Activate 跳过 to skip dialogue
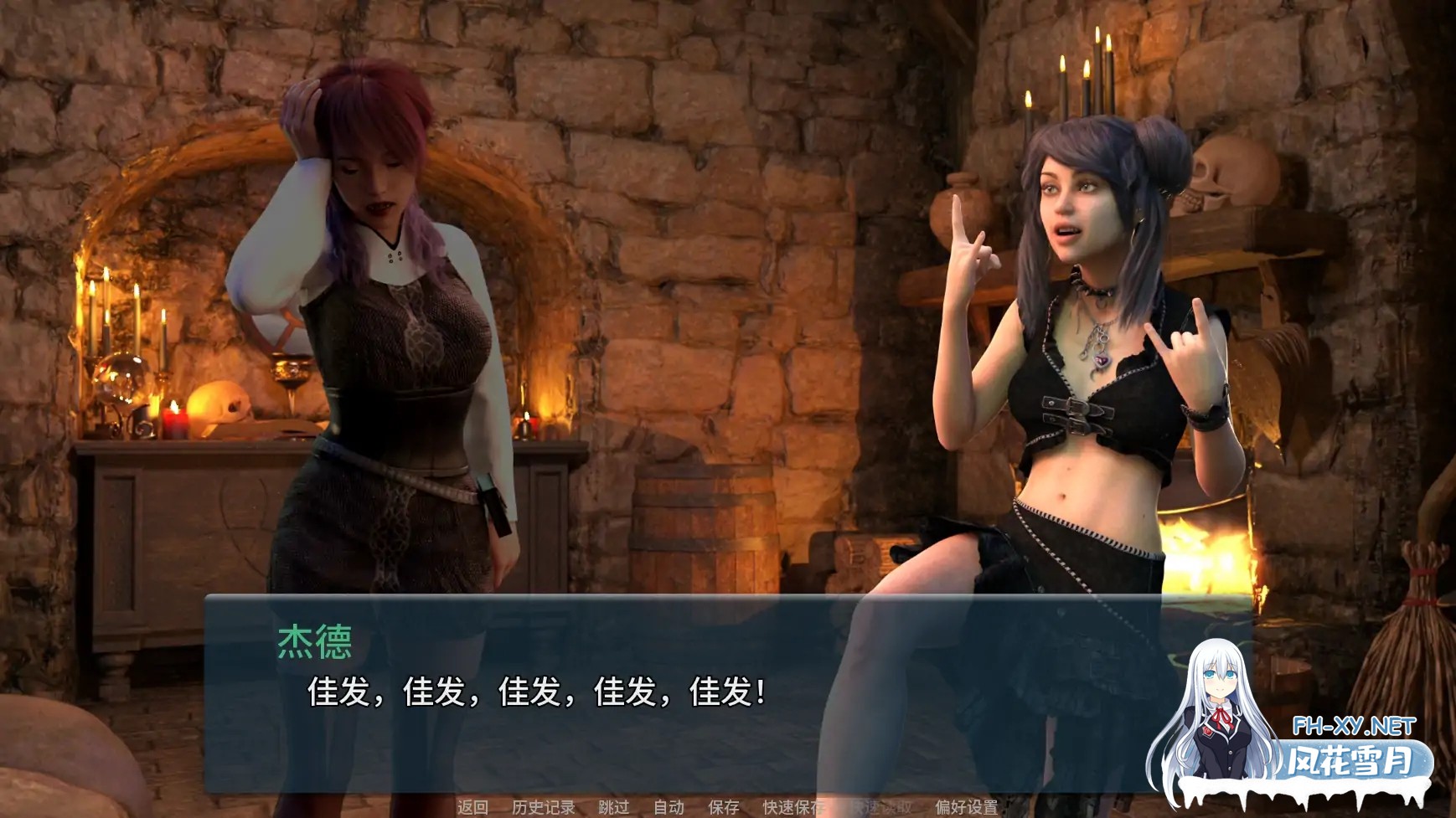 pyautogui.click(x=613, y=807)
